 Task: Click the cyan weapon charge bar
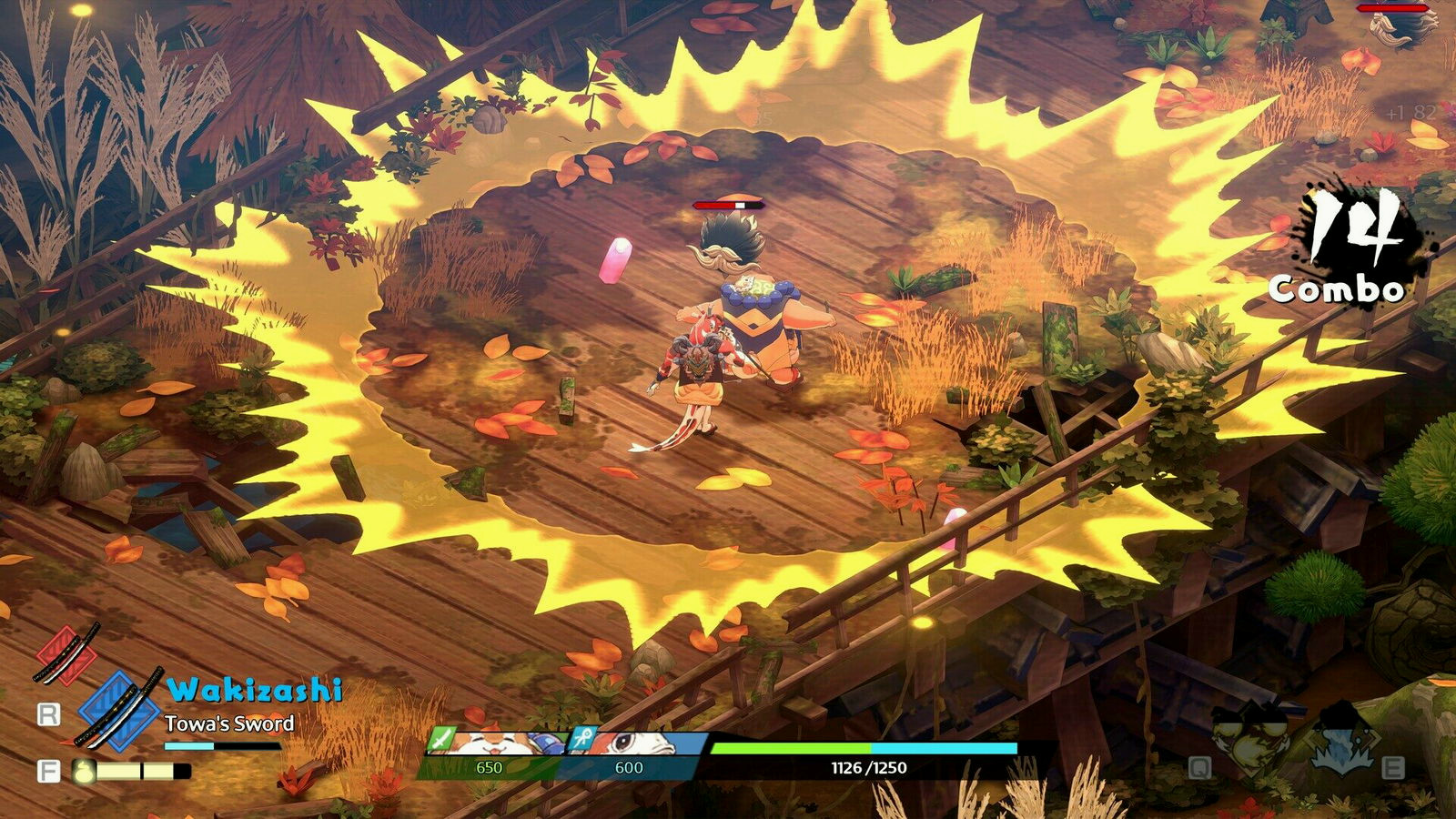(223, 745)
